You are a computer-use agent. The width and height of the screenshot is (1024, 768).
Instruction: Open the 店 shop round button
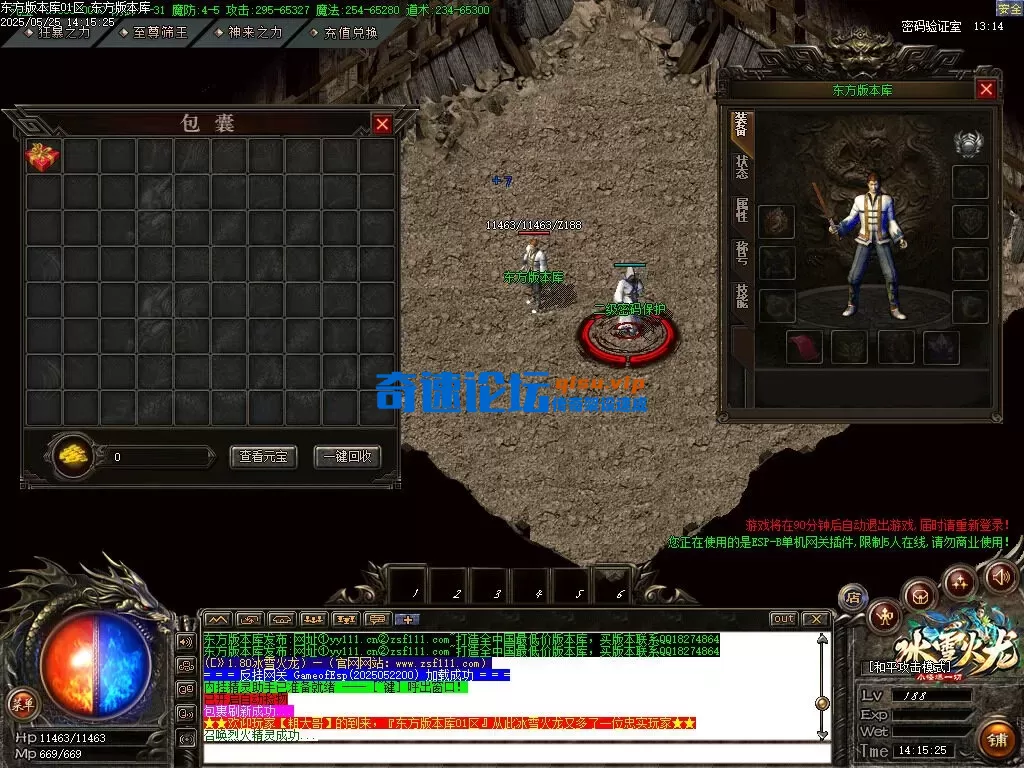pos(853,598)
